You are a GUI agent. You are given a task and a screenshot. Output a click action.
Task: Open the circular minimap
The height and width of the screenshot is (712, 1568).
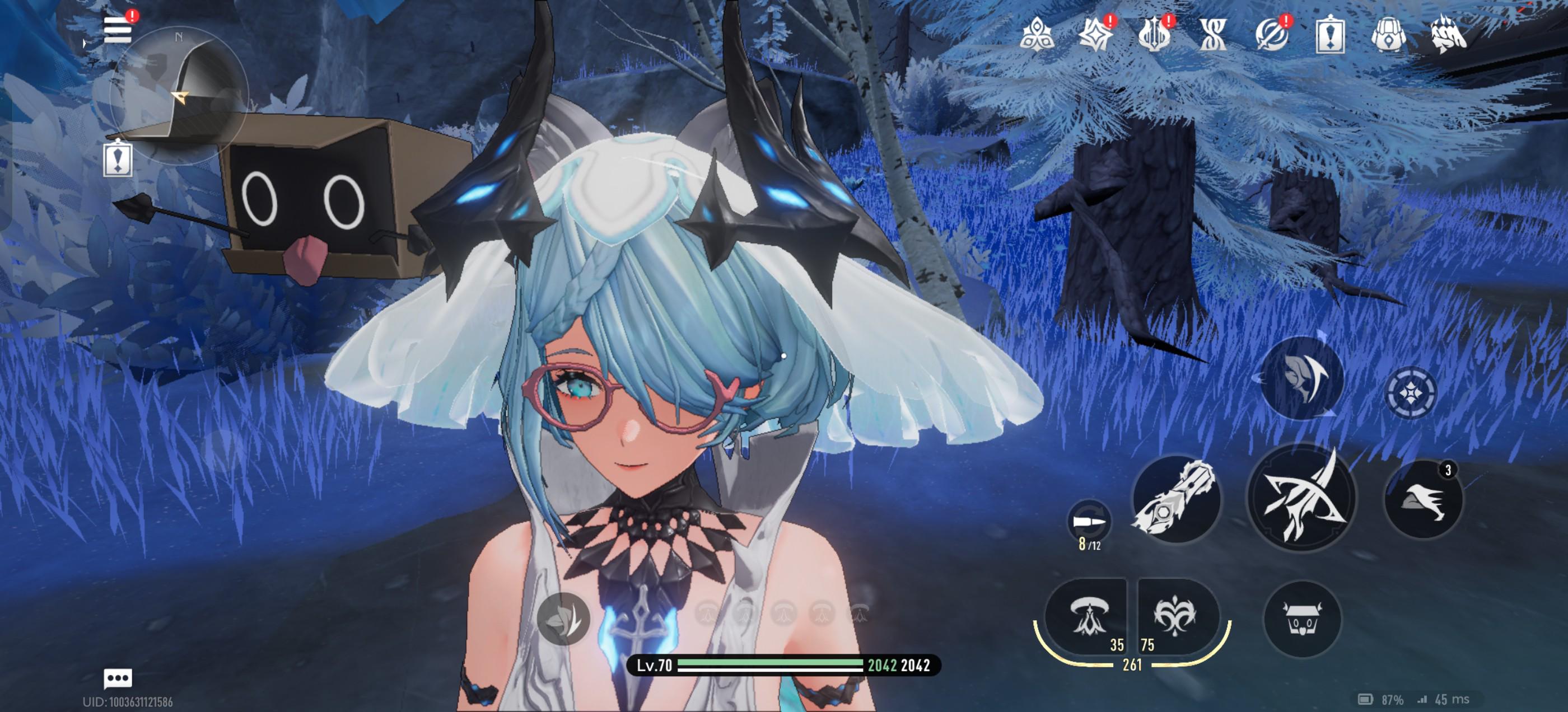tap(179, 96)
